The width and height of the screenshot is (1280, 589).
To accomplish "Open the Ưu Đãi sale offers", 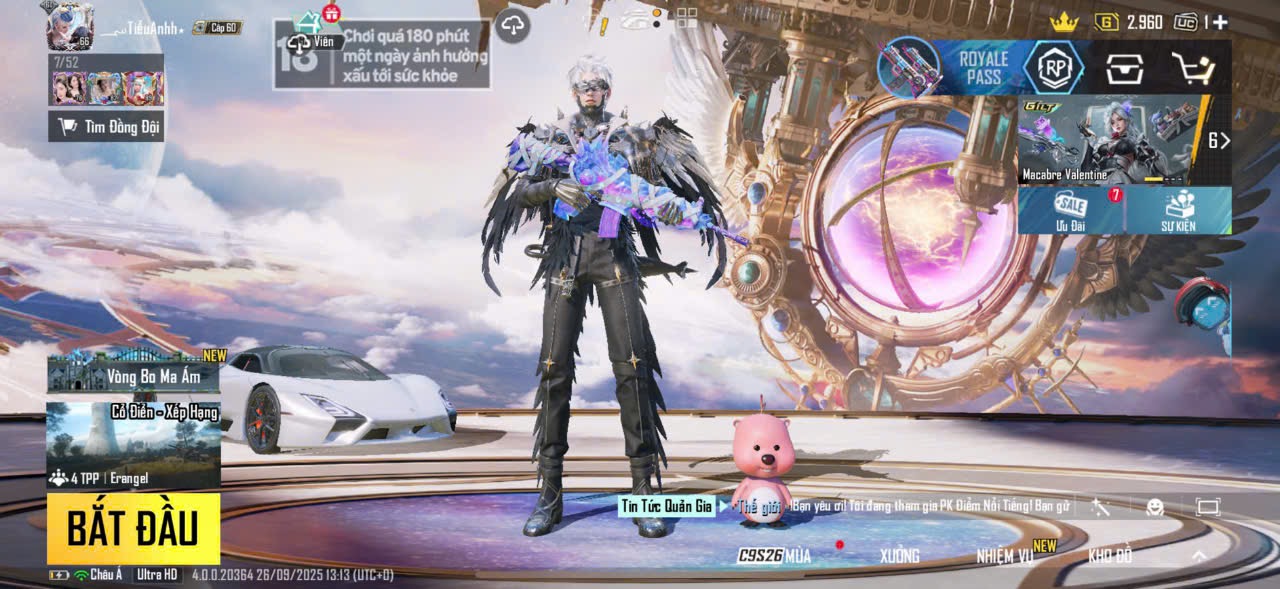I will (1071, 210).
